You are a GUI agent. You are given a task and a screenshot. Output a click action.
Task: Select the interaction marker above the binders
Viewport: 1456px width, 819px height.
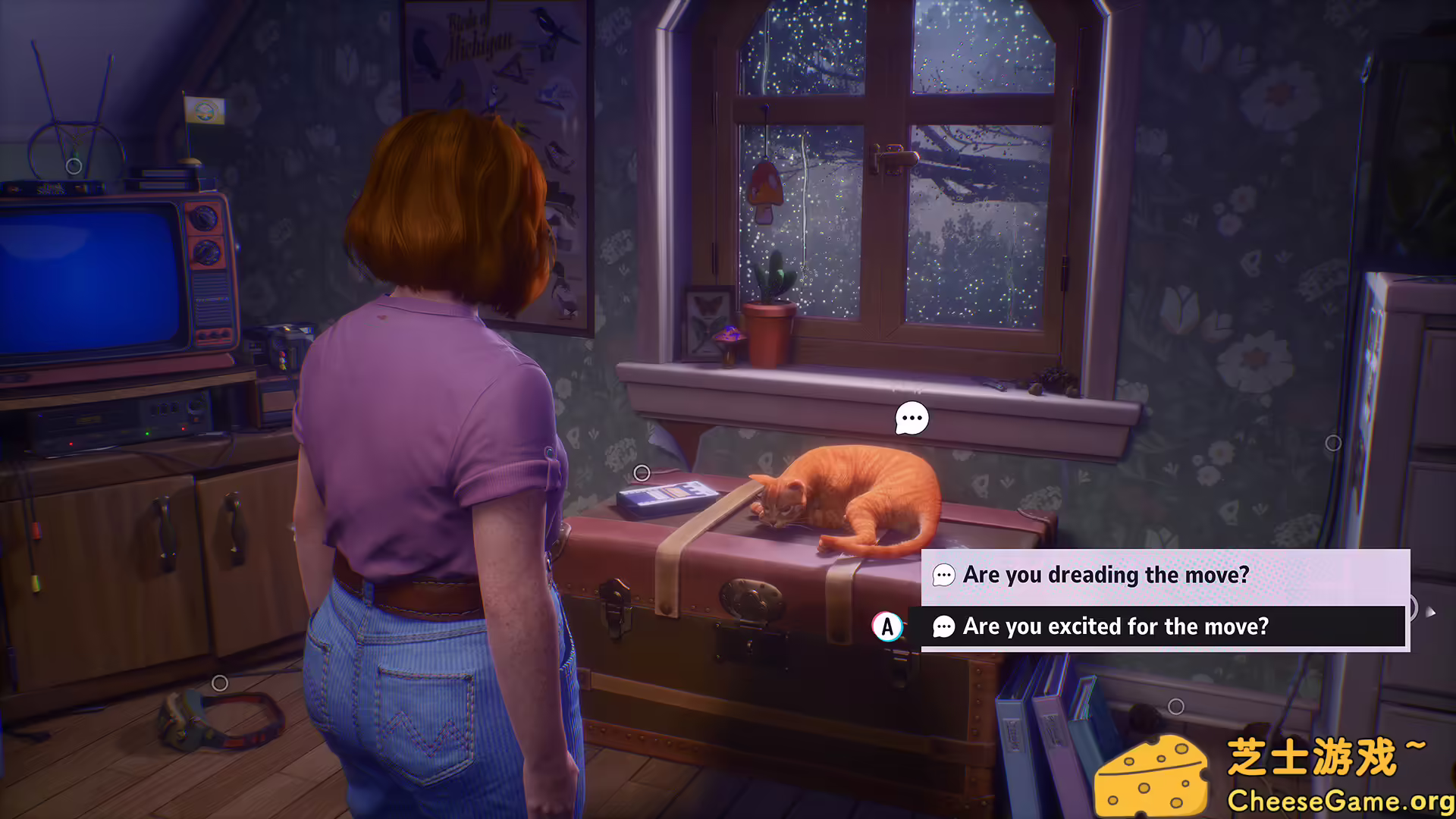click(1175, 707)
